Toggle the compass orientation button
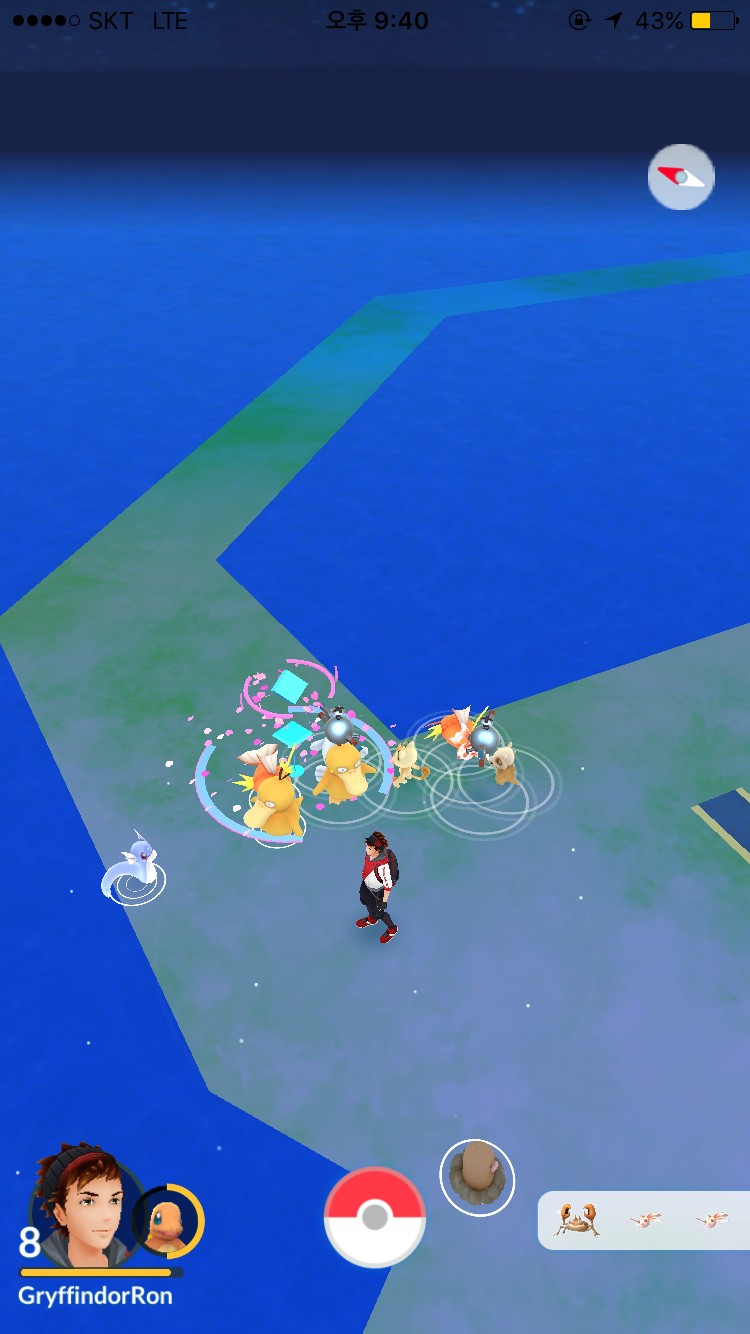The height and width of the screenshot is (1334, 750). point(681,177)
